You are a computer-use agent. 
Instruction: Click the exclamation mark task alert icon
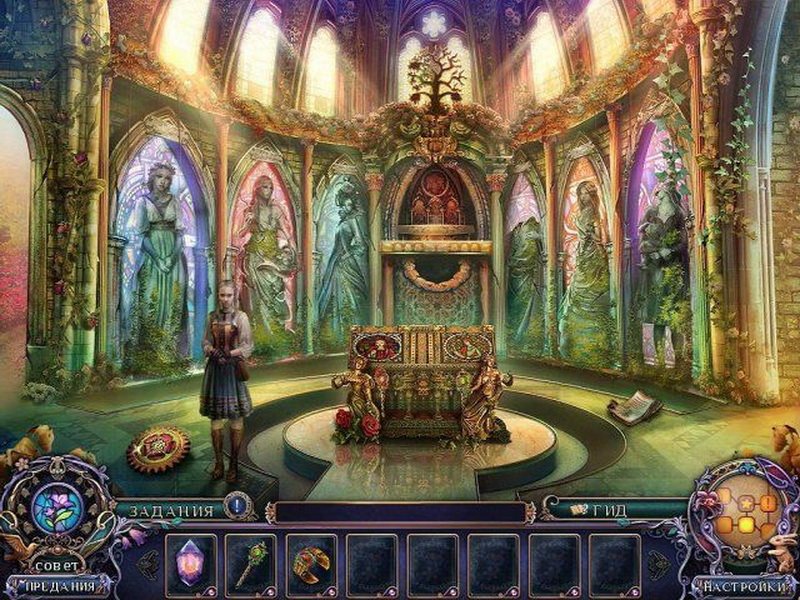237,506
